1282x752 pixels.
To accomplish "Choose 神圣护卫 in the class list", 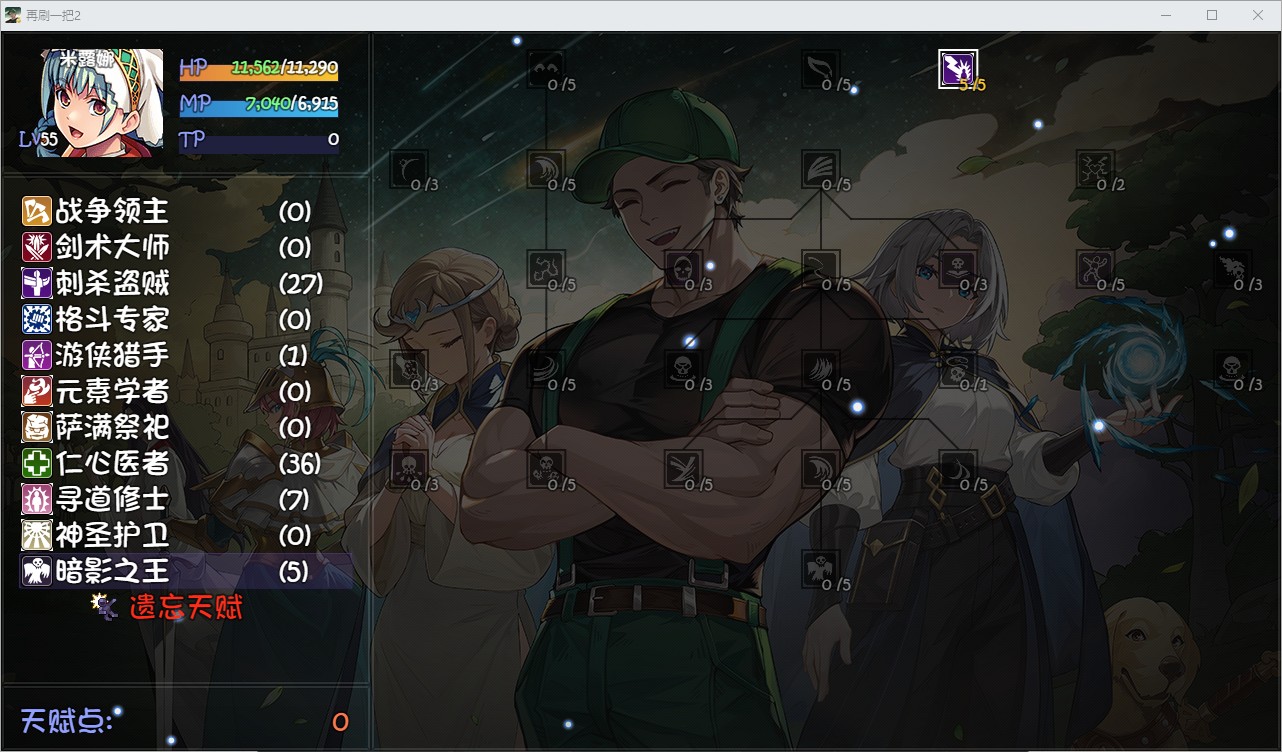I will click(x=112, y=535).
